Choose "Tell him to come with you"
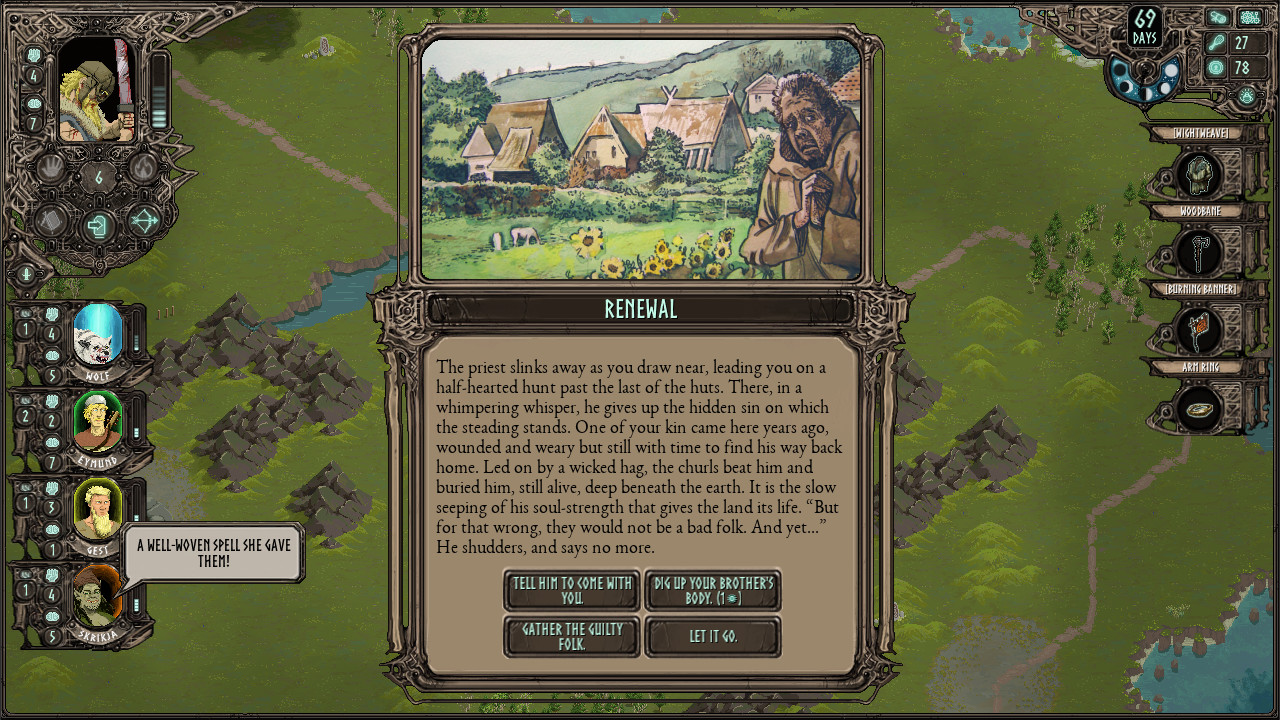The width and height of the screenshot is (1280, 720). (x=572, y=590)
